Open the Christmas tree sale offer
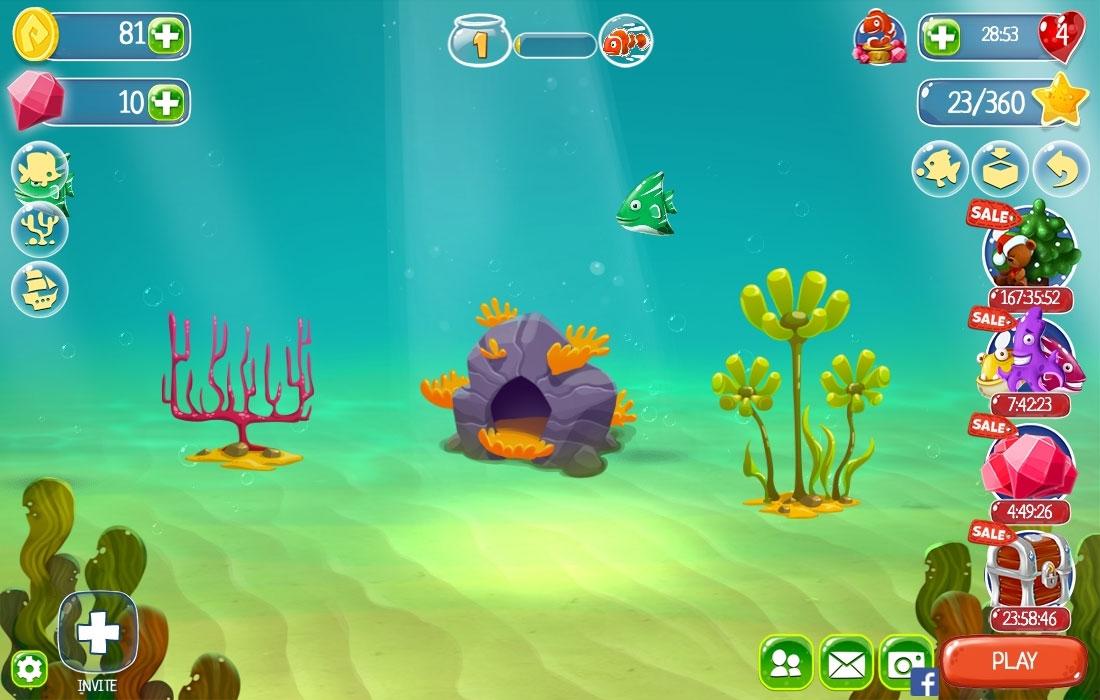The width and height of the screenshot is (1100, 700). point(1029,246)
